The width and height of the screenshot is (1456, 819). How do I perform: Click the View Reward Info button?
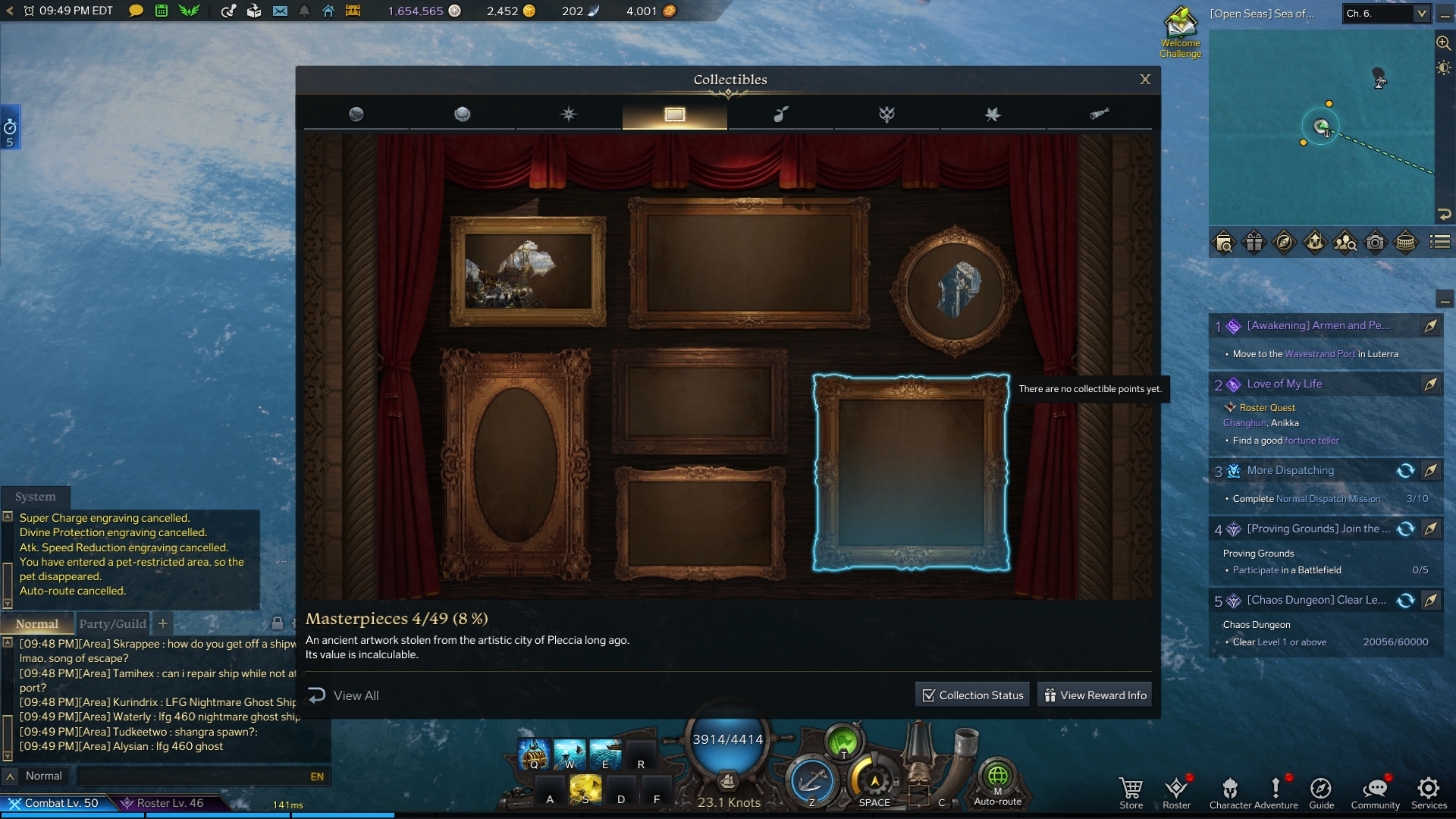(1094, 694)
